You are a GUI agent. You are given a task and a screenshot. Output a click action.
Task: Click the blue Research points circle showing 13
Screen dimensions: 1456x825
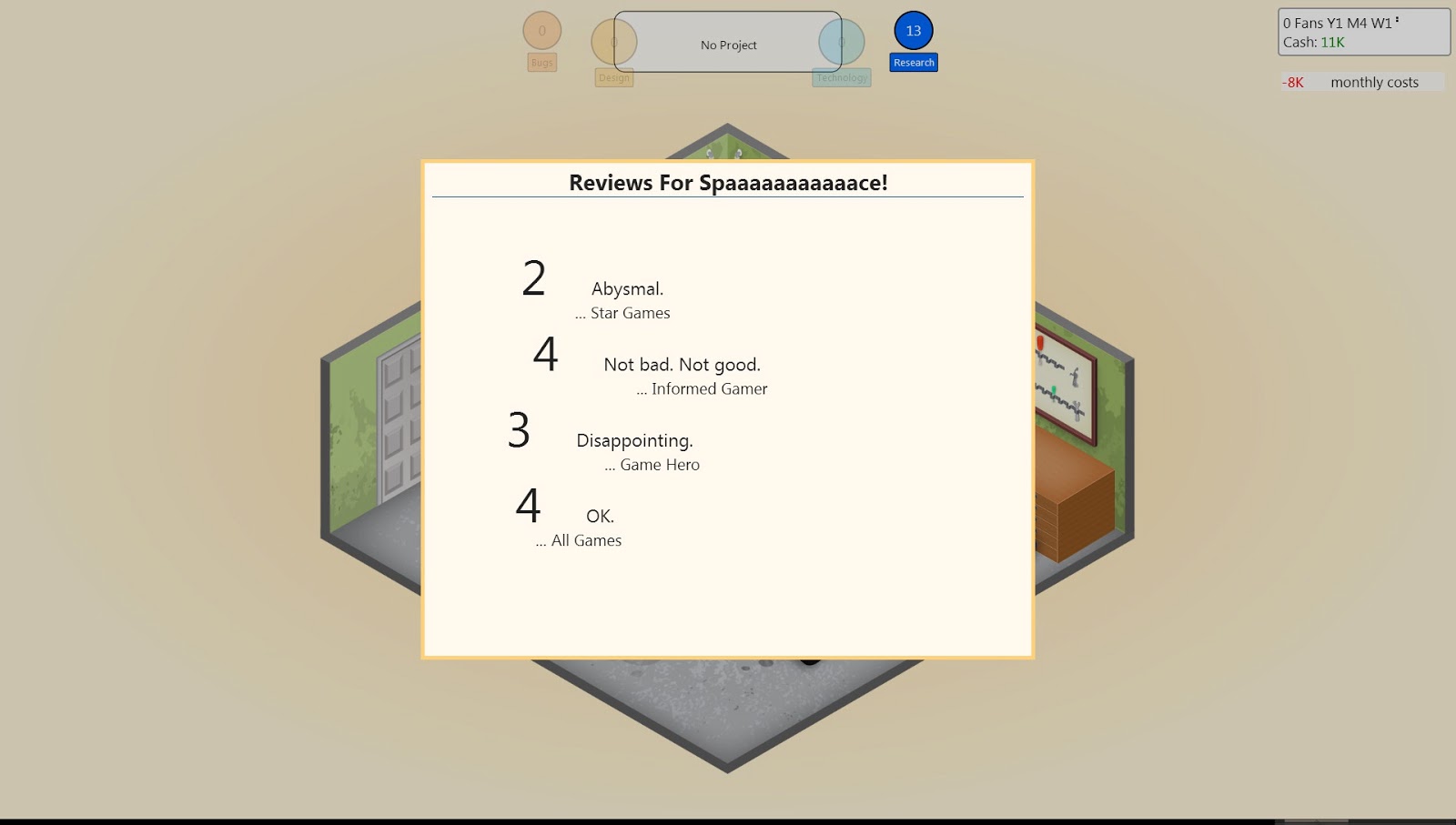(913, 31)
